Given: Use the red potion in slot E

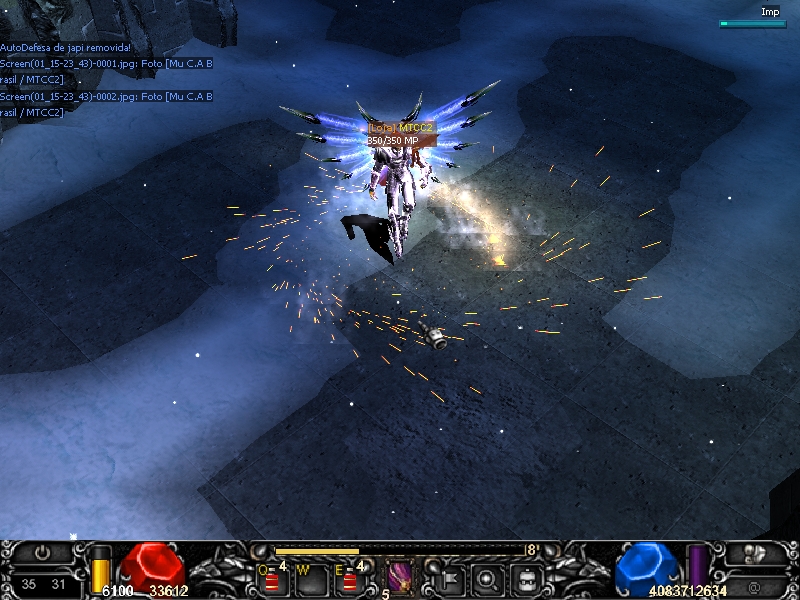Looking at the screenshot, I should 347,580.
